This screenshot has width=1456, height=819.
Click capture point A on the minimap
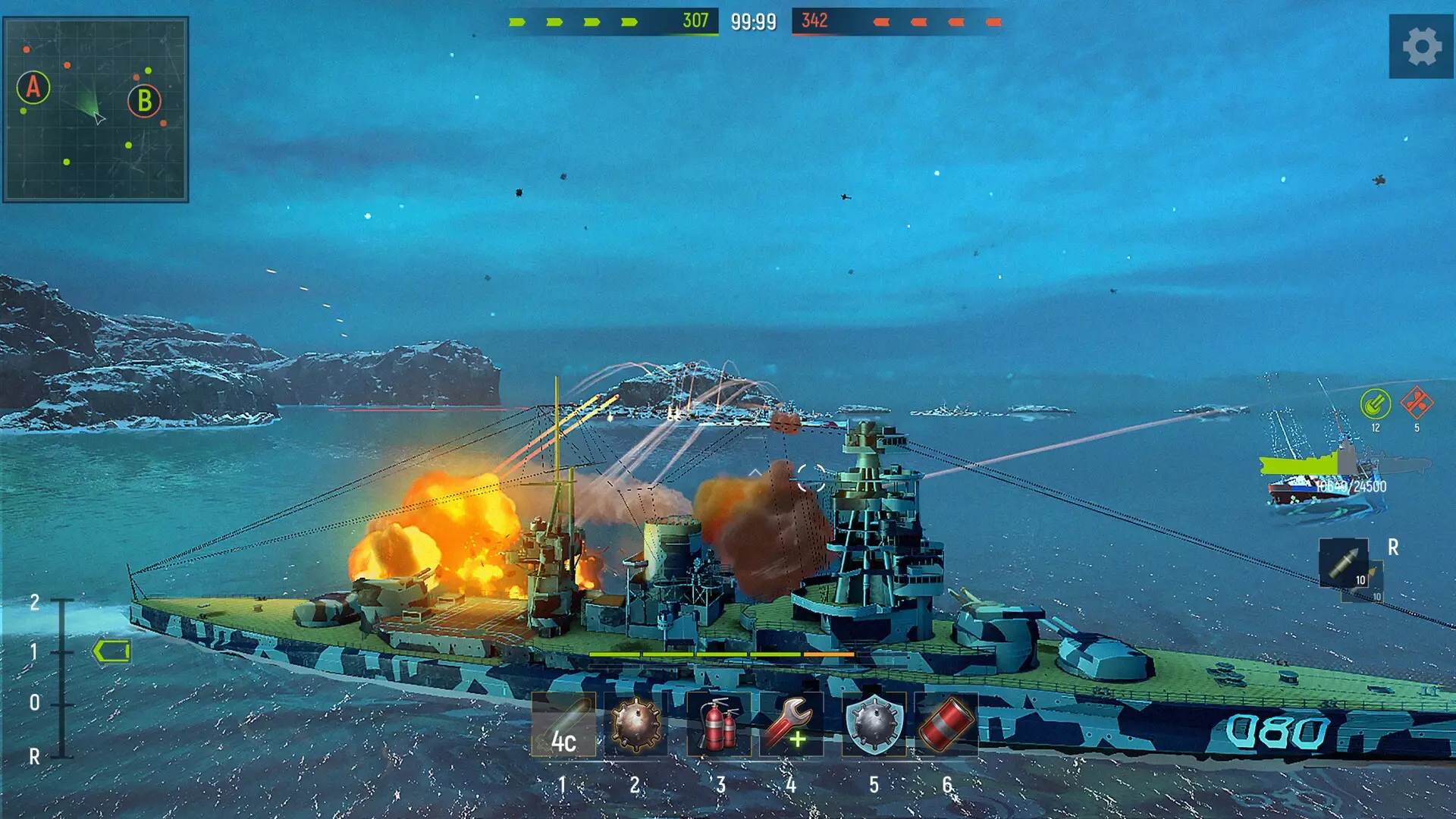(x=32, y=89)
